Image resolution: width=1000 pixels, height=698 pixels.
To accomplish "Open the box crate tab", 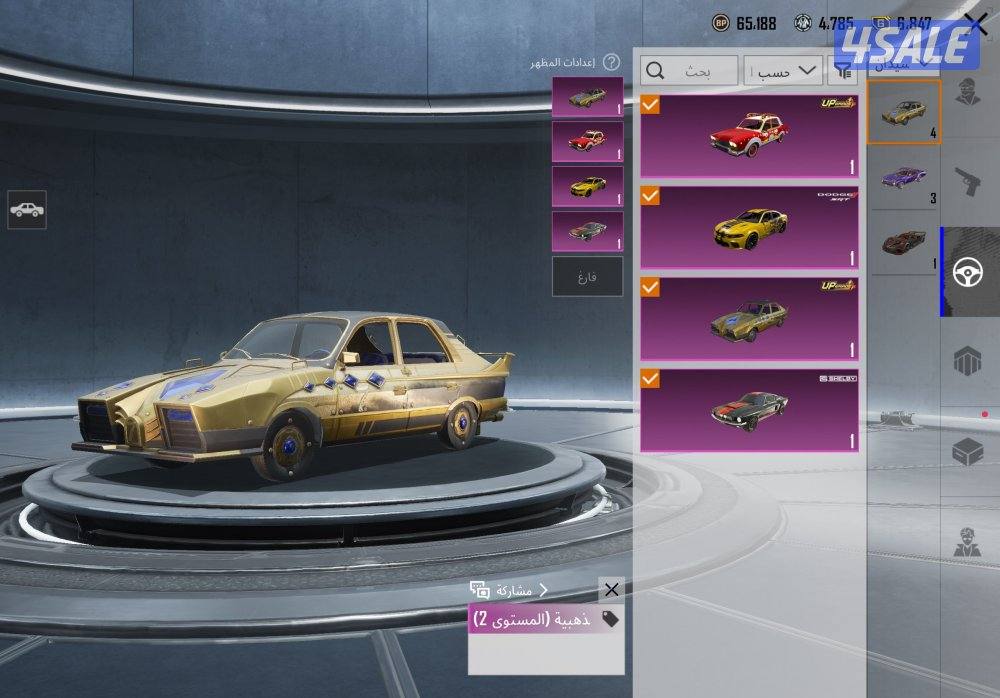I will (x=967, y=452).
